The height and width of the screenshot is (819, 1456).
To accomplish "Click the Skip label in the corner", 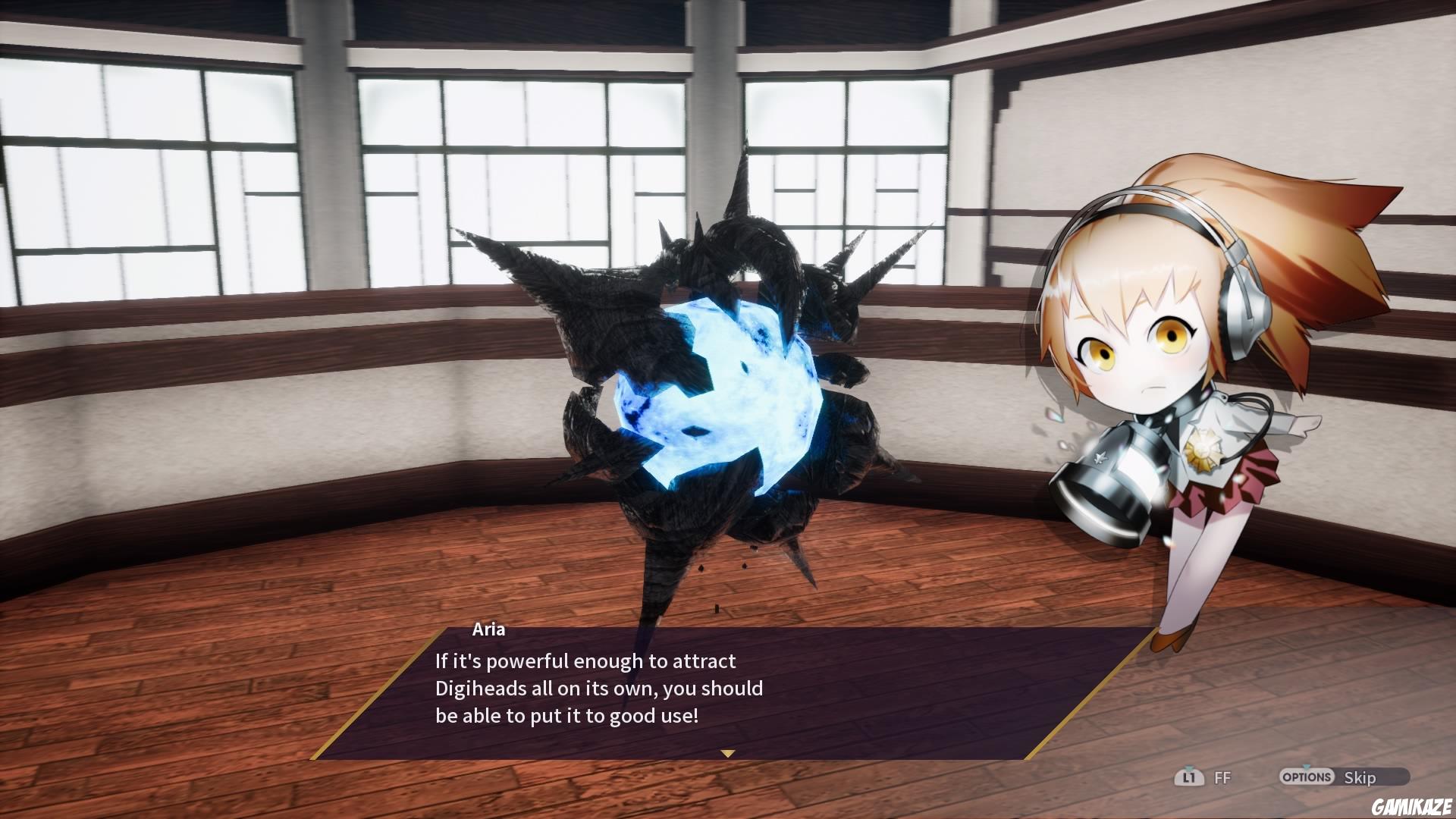I will (1360, 777).
